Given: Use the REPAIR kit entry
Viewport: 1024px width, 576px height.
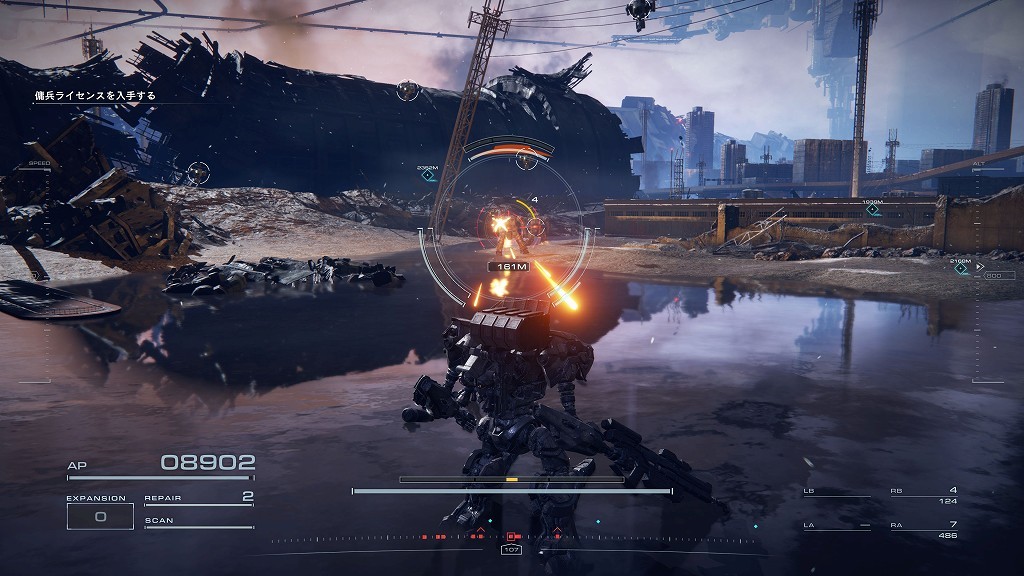Looking at the screenshot, I should pos(198,497).
